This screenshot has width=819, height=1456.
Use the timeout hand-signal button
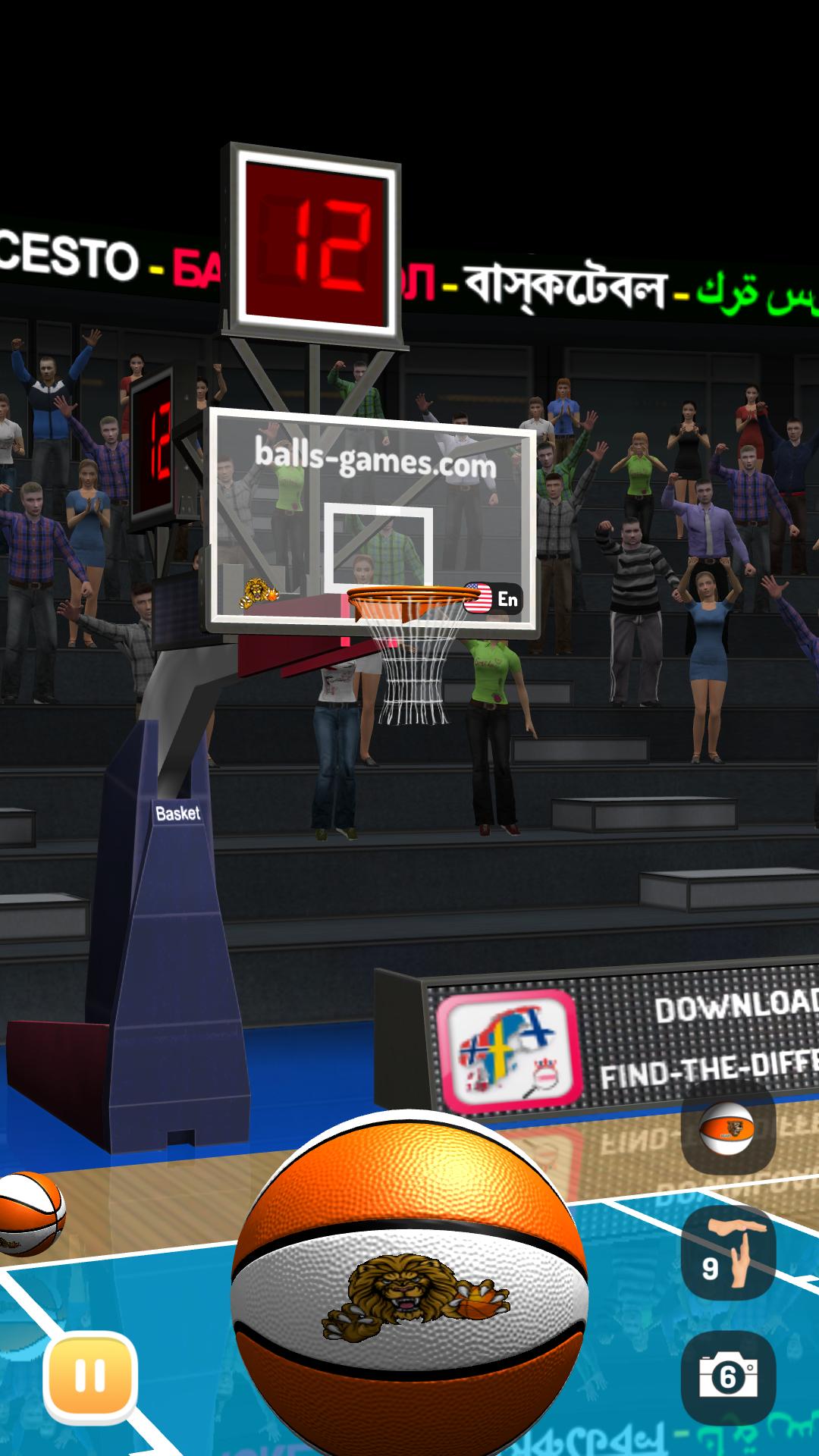point(727,1253)
